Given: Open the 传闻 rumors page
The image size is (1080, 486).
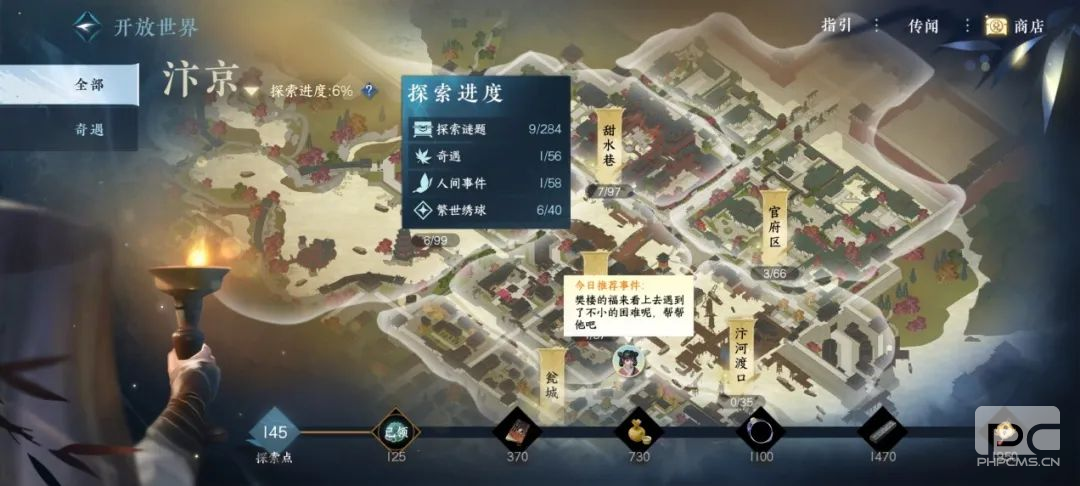Looking at the screenshot, I should 923,26.
